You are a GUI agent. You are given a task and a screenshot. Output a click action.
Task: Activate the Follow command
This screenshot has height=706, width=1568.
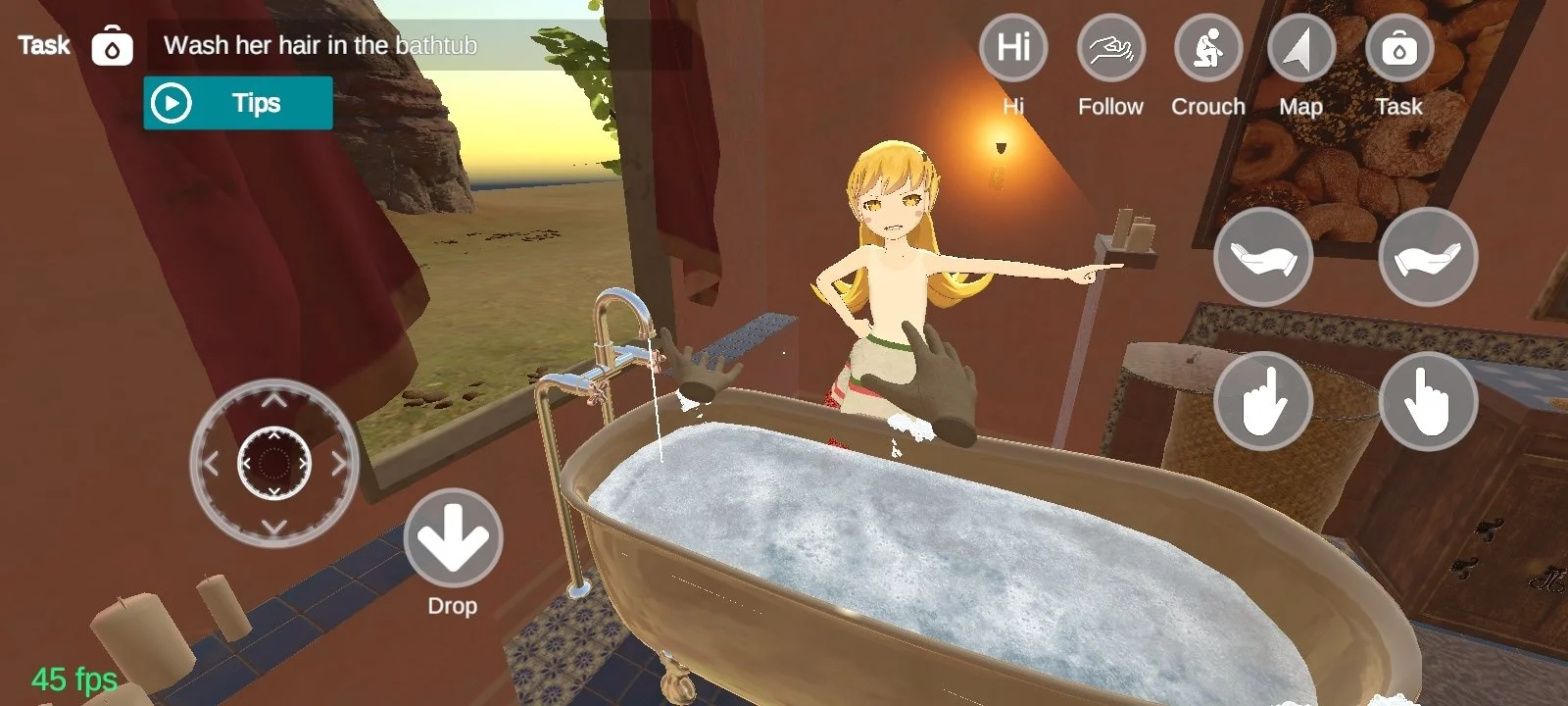click(x=1110, y=48)
